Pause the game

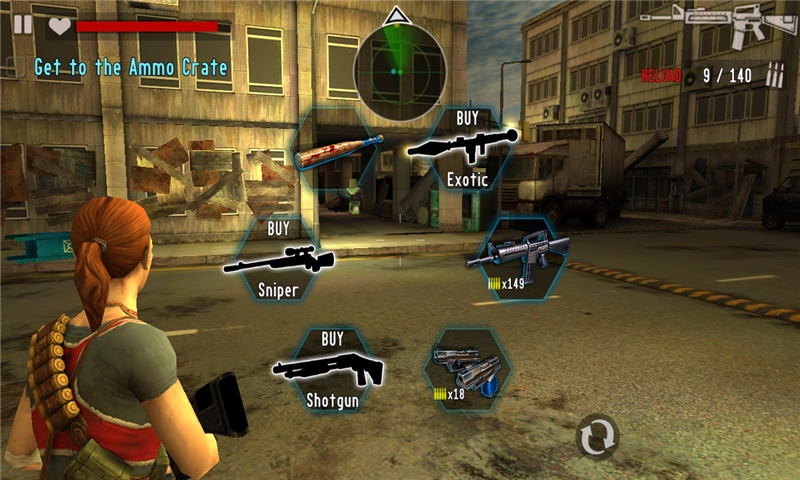click(x=22, y=24)
